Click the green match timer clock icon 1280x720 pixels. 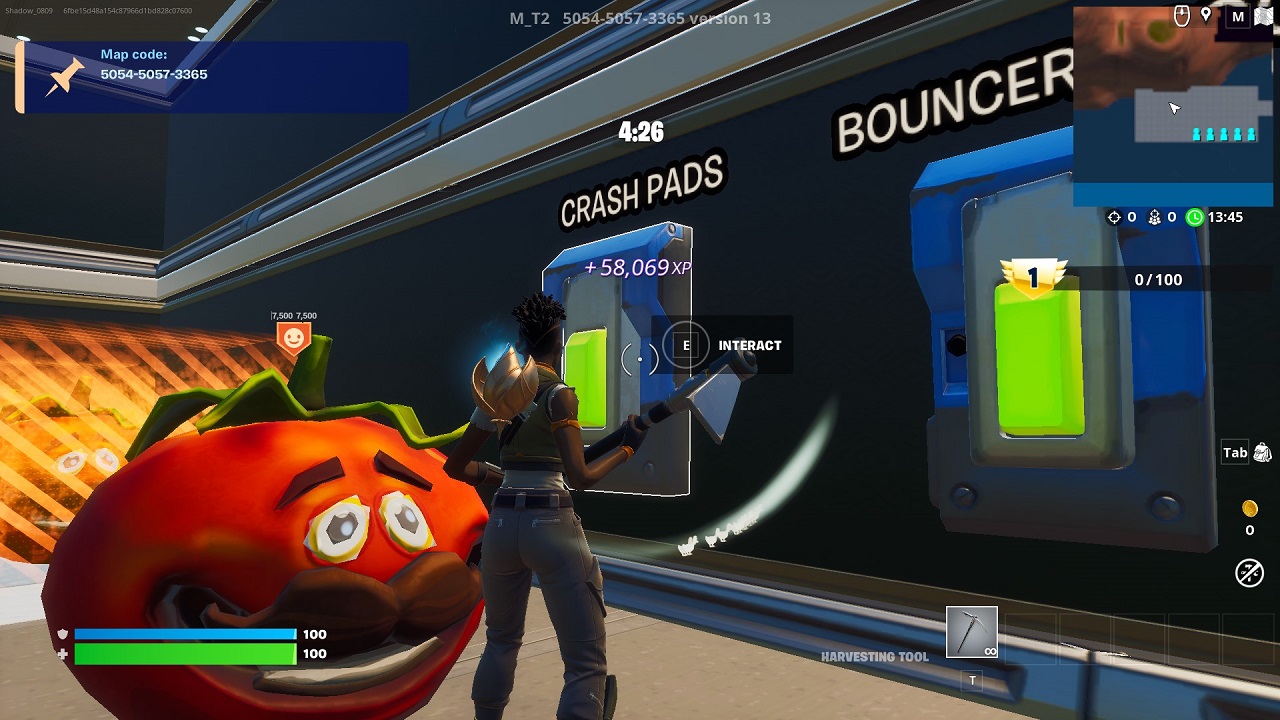1195,216
